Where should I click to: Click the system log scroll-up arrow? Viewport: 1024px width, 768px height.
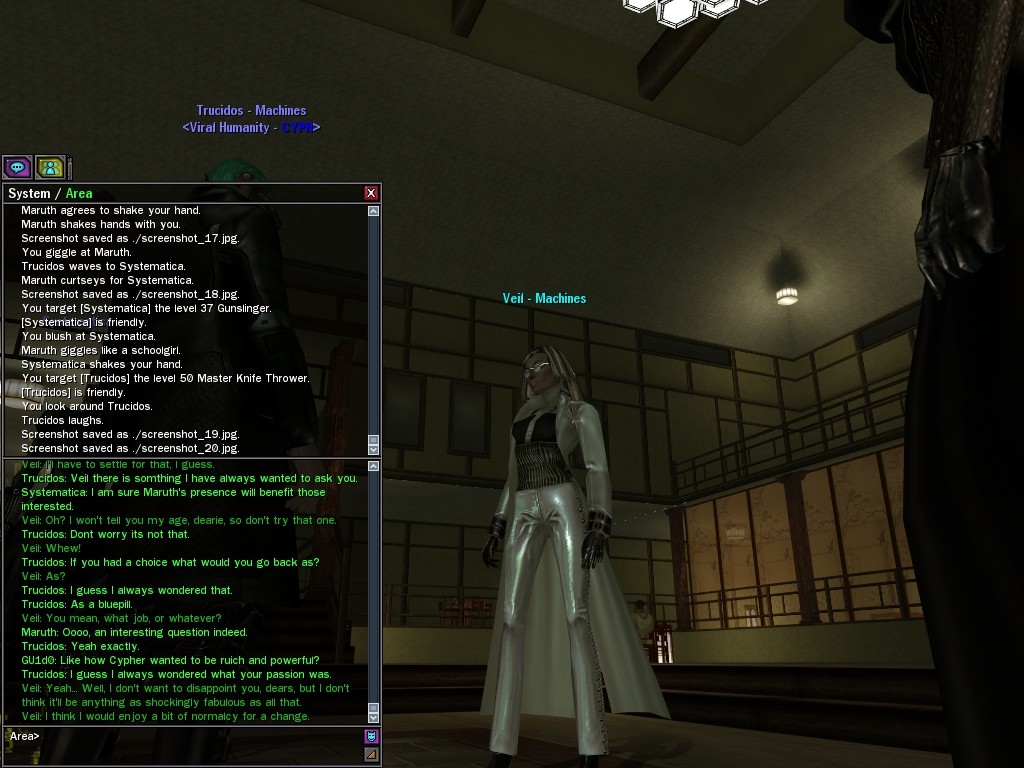point(374,211)
